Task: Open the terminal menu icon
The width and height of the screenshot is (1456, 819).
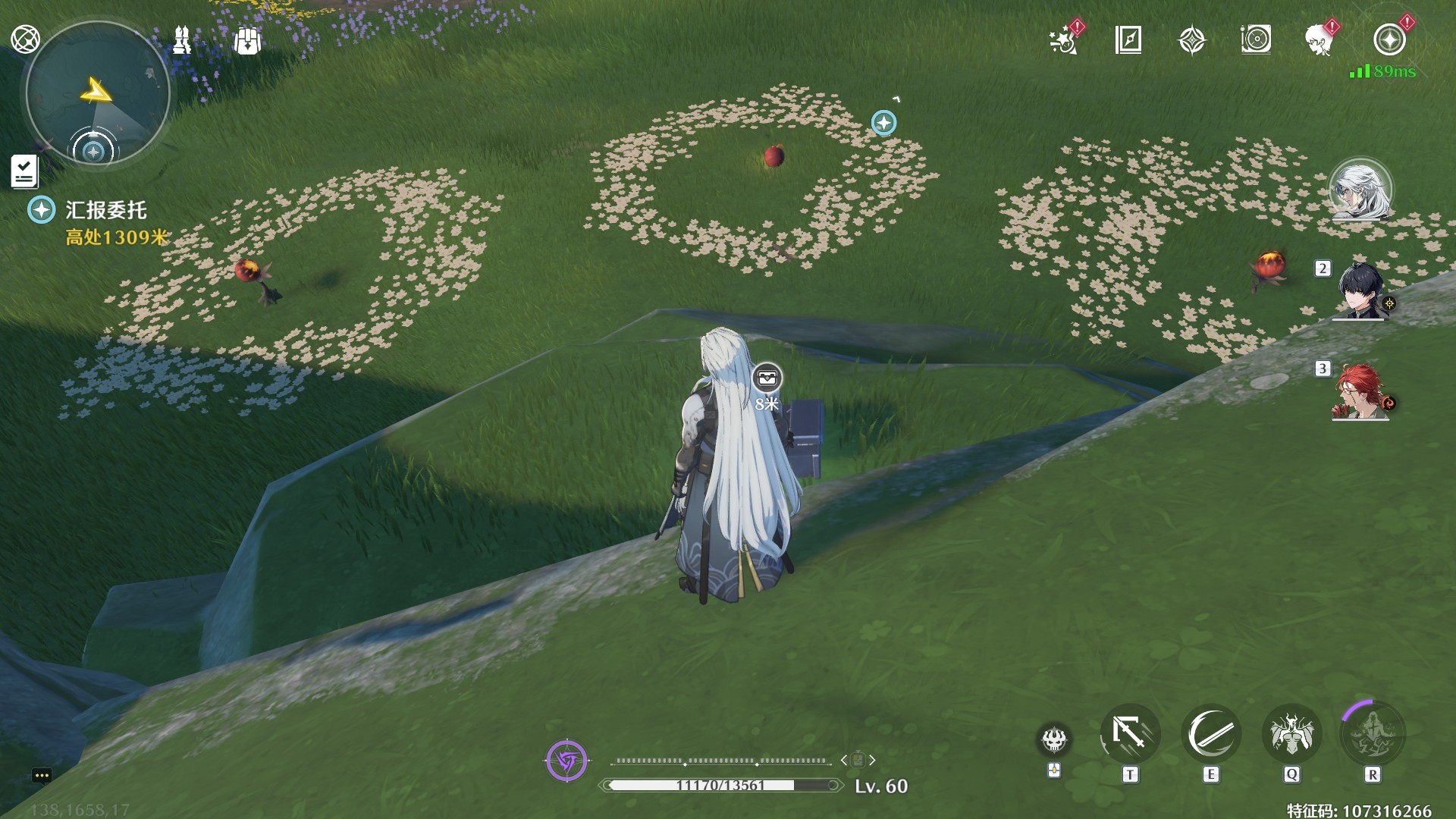Action: (x=25, y=39)
